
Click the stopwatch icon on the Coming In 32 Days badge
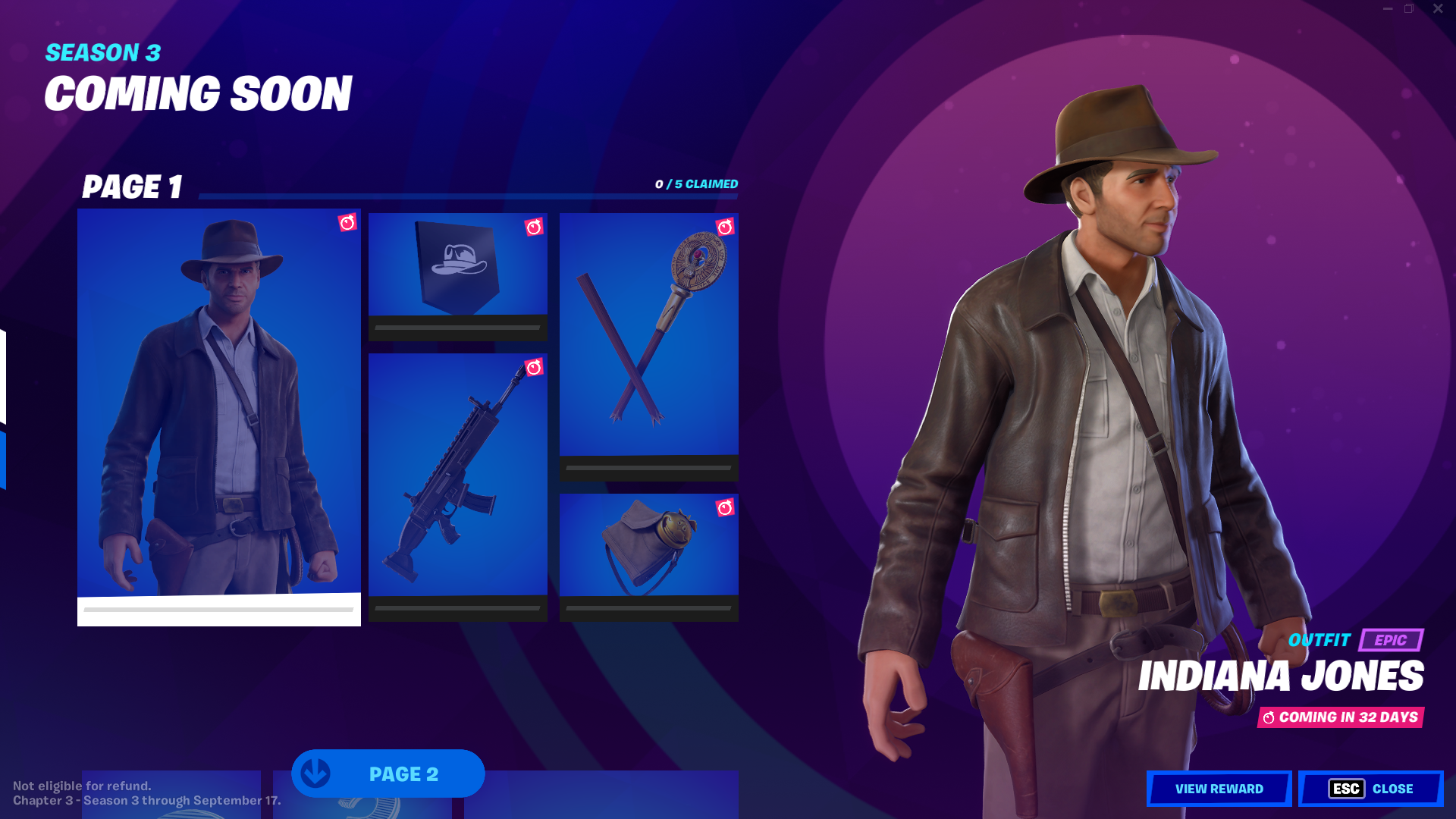(1269, 715)
